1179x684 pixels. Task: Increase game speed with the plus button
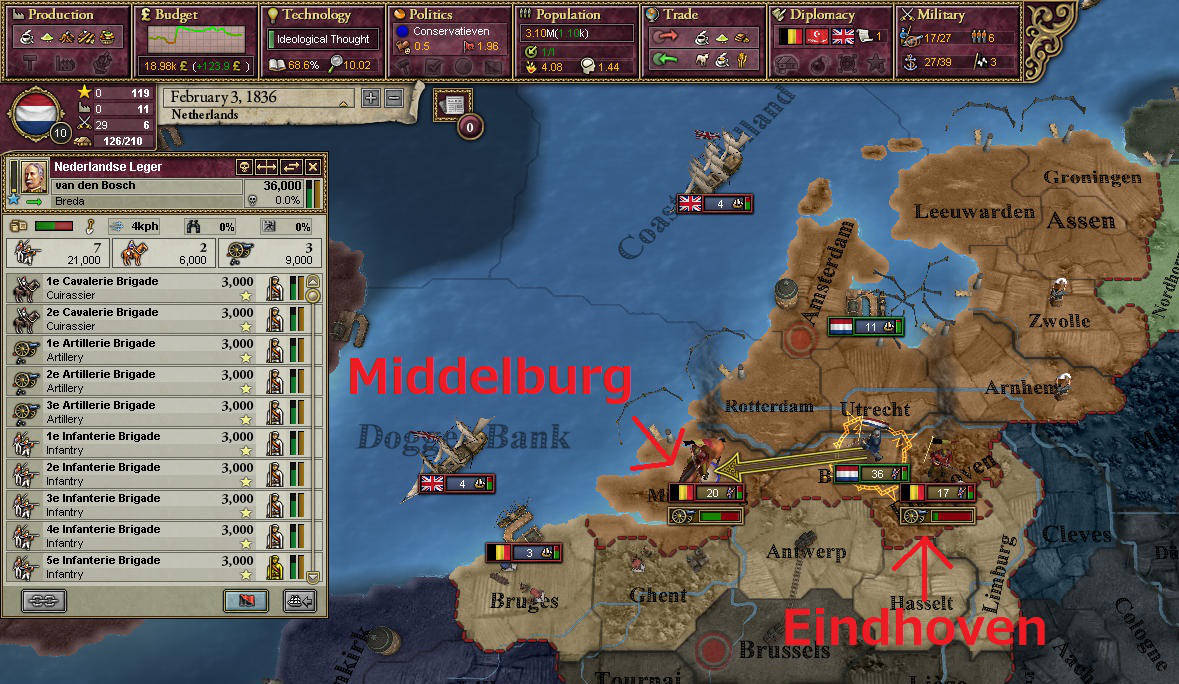tap(370, 98)
